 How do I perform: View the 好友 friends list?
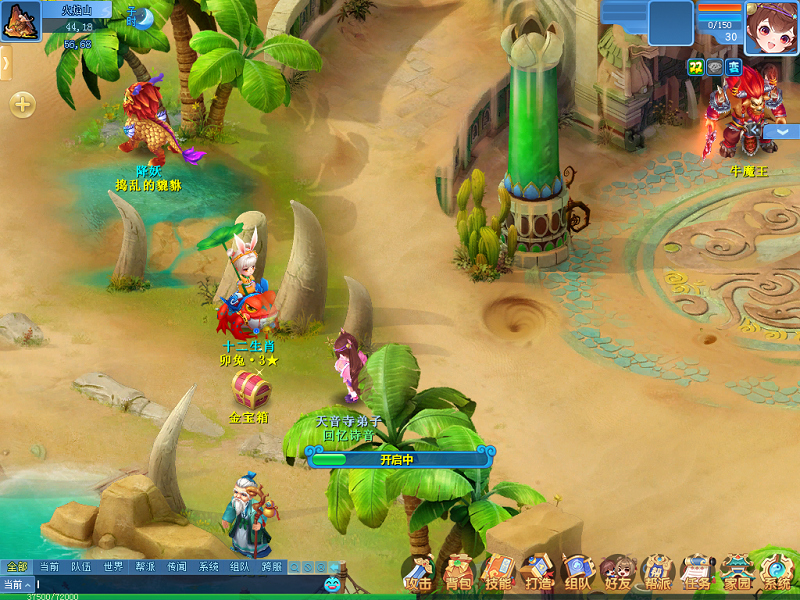[617, 573]
